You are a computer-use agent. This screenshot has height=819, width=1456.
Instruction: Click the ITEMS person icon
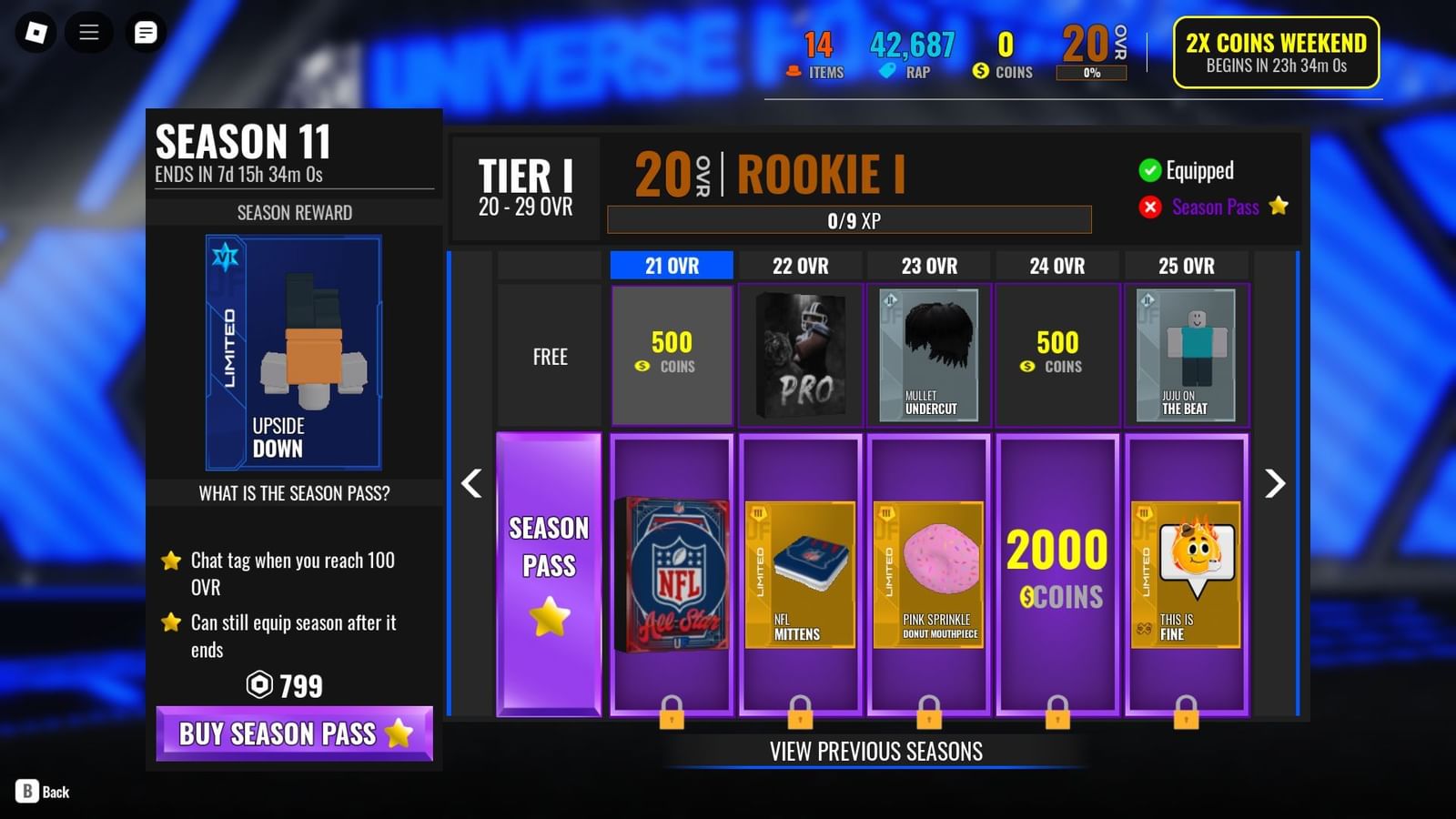(x=794, y=71)
